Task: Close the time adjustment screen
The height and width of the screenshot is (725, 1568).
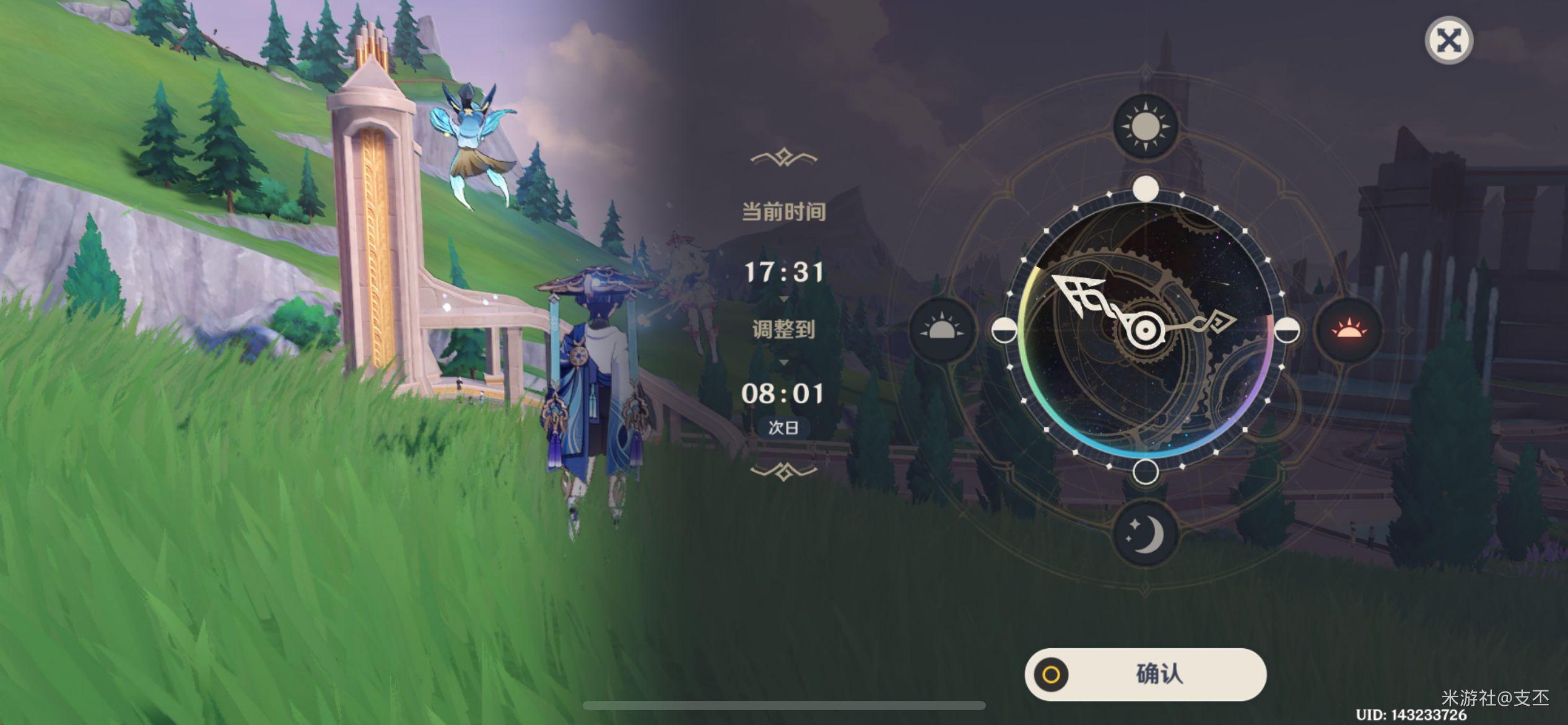Action: tap(1448, 41)
